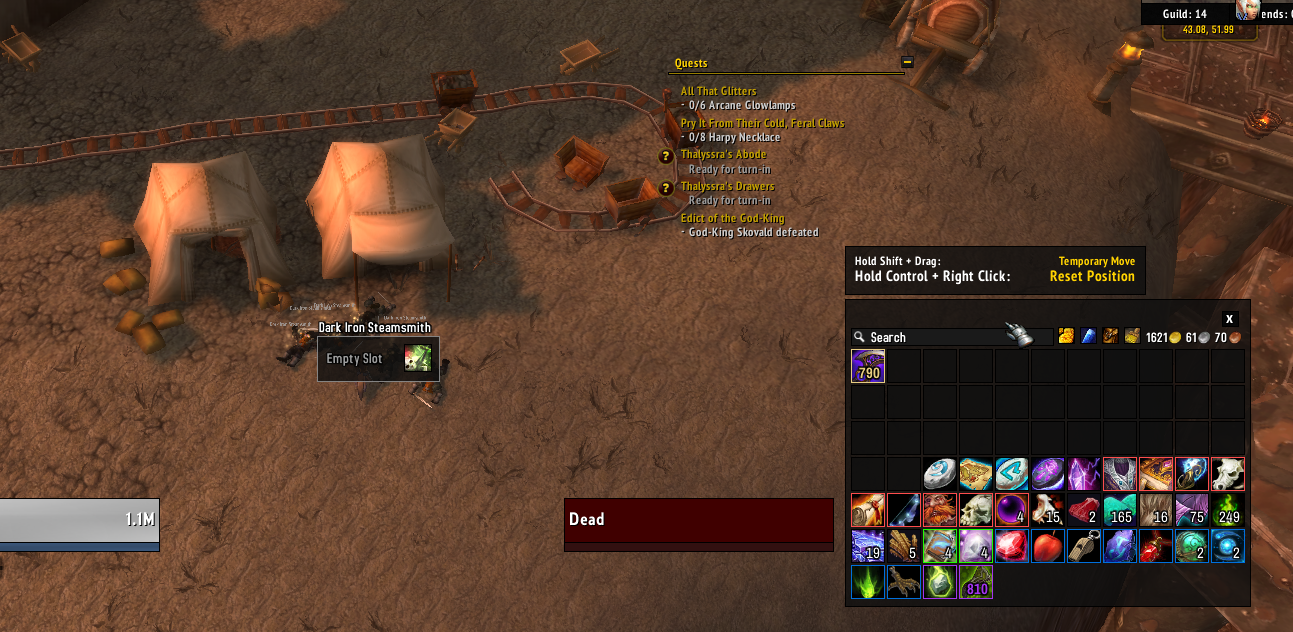Click the red gem item in the bag

pos(1011,546)
